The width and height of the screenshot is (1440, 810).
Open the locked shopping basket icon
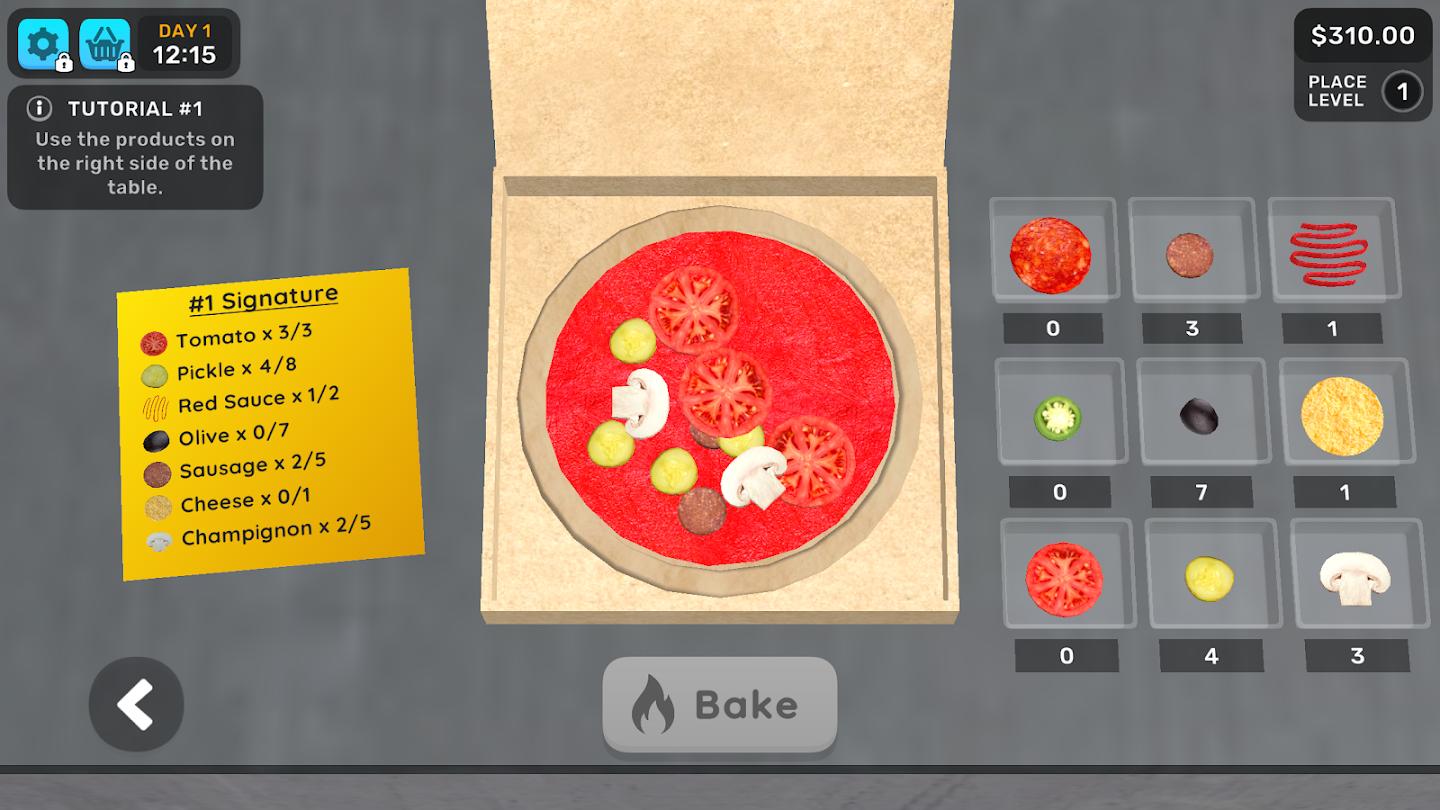pos(104,44)
